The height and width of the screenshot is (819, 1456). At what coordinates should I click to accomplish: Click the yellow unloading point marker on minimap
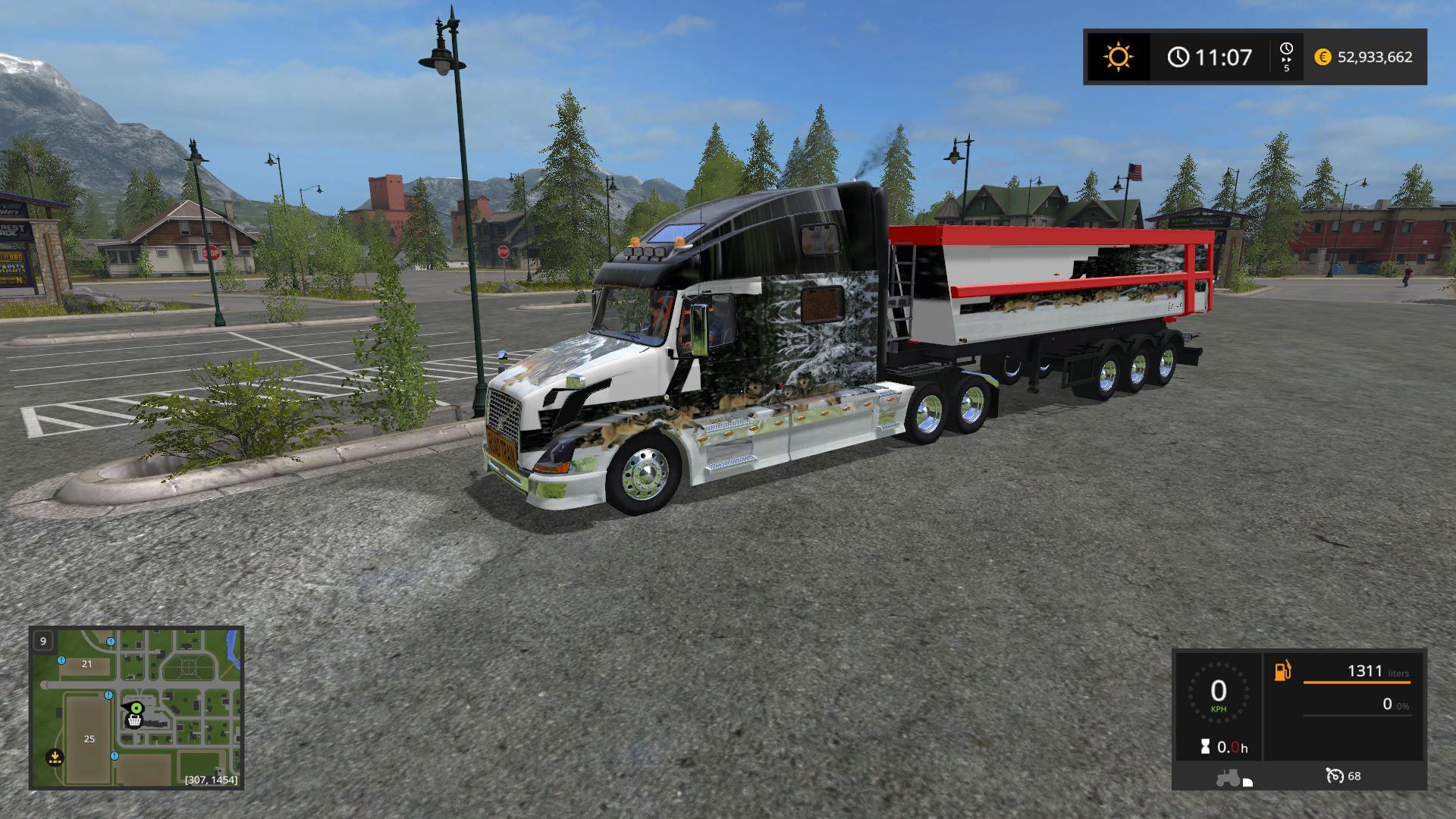(54, 756)
